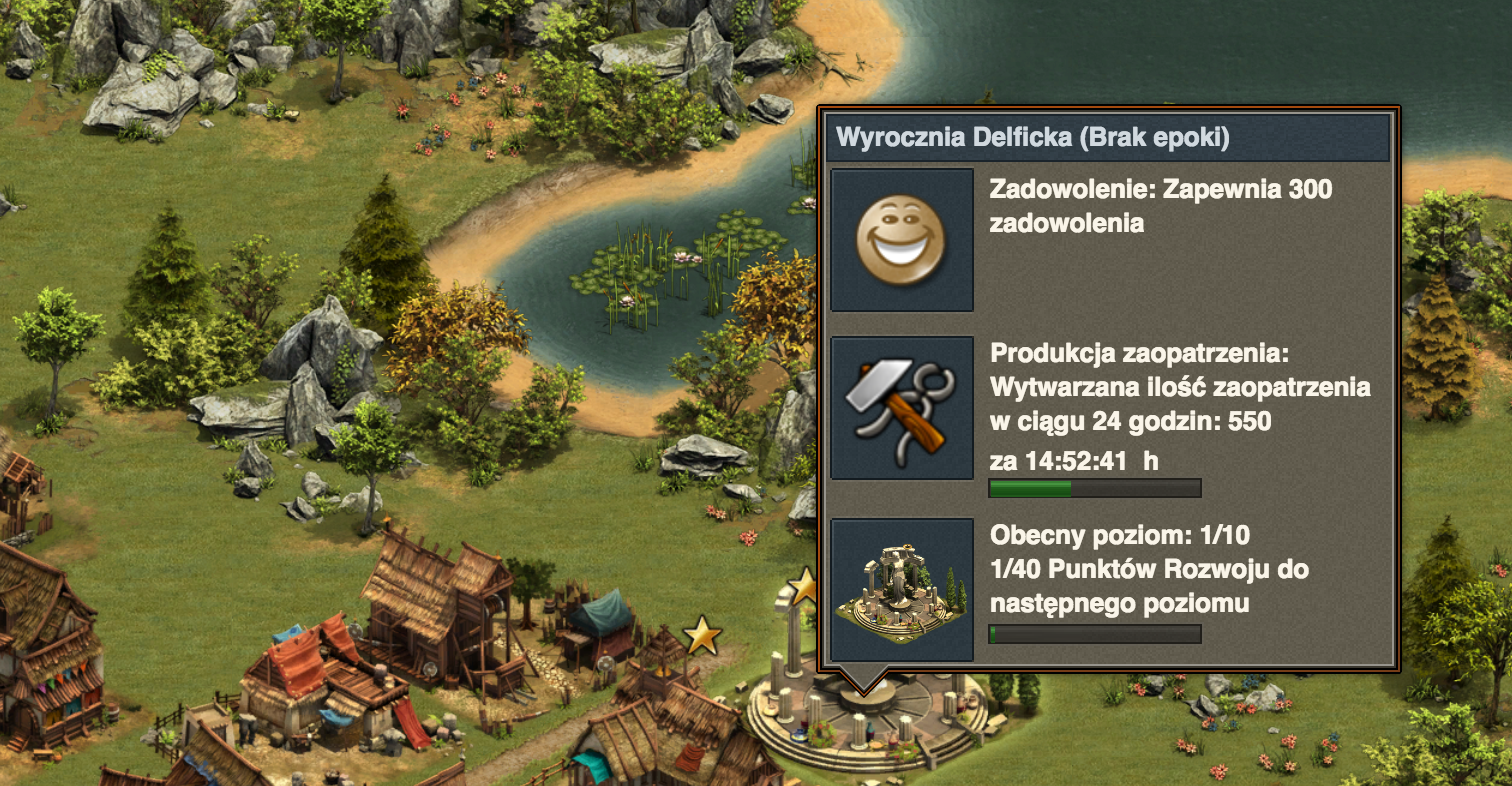Viewport: 1512px width, 786px height.
Task: Click the supply production progress bar
Action: click(1094, 487)
